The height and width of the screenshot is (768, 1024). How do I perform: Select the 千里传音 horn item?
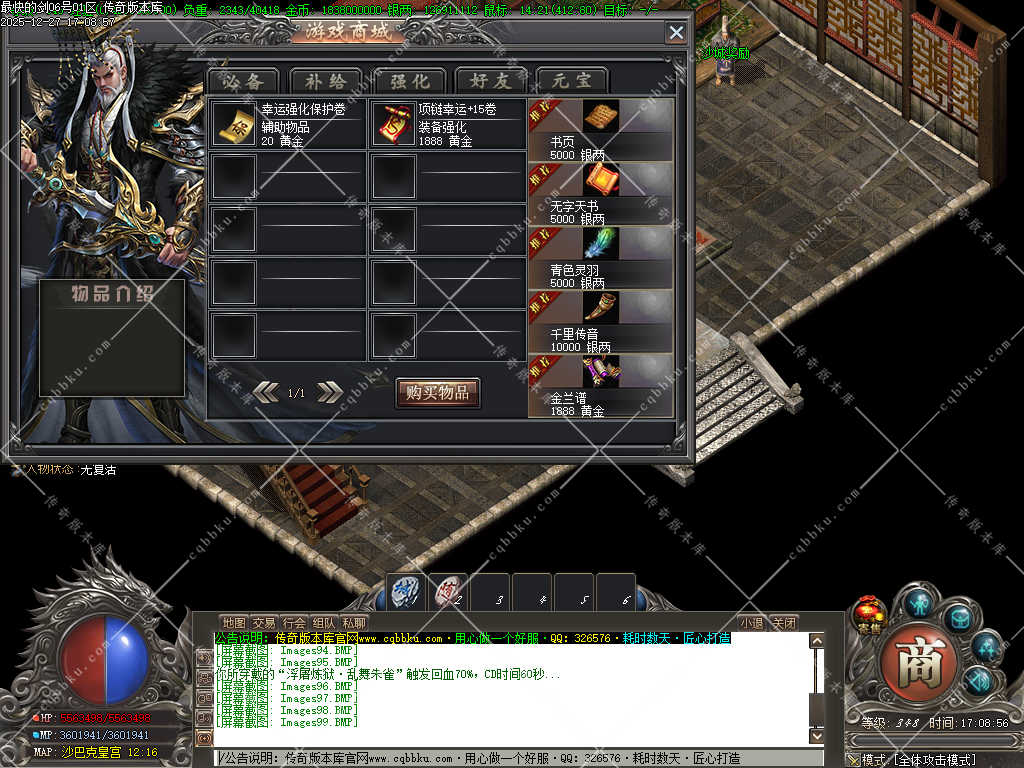[x=601, y=307]
